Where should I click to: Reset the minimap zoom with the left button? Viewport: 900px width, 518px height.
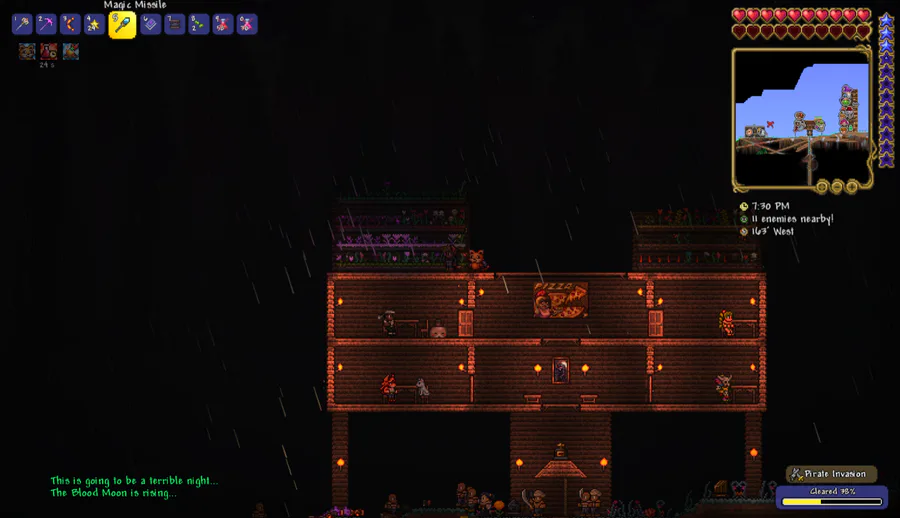point(822,186)
